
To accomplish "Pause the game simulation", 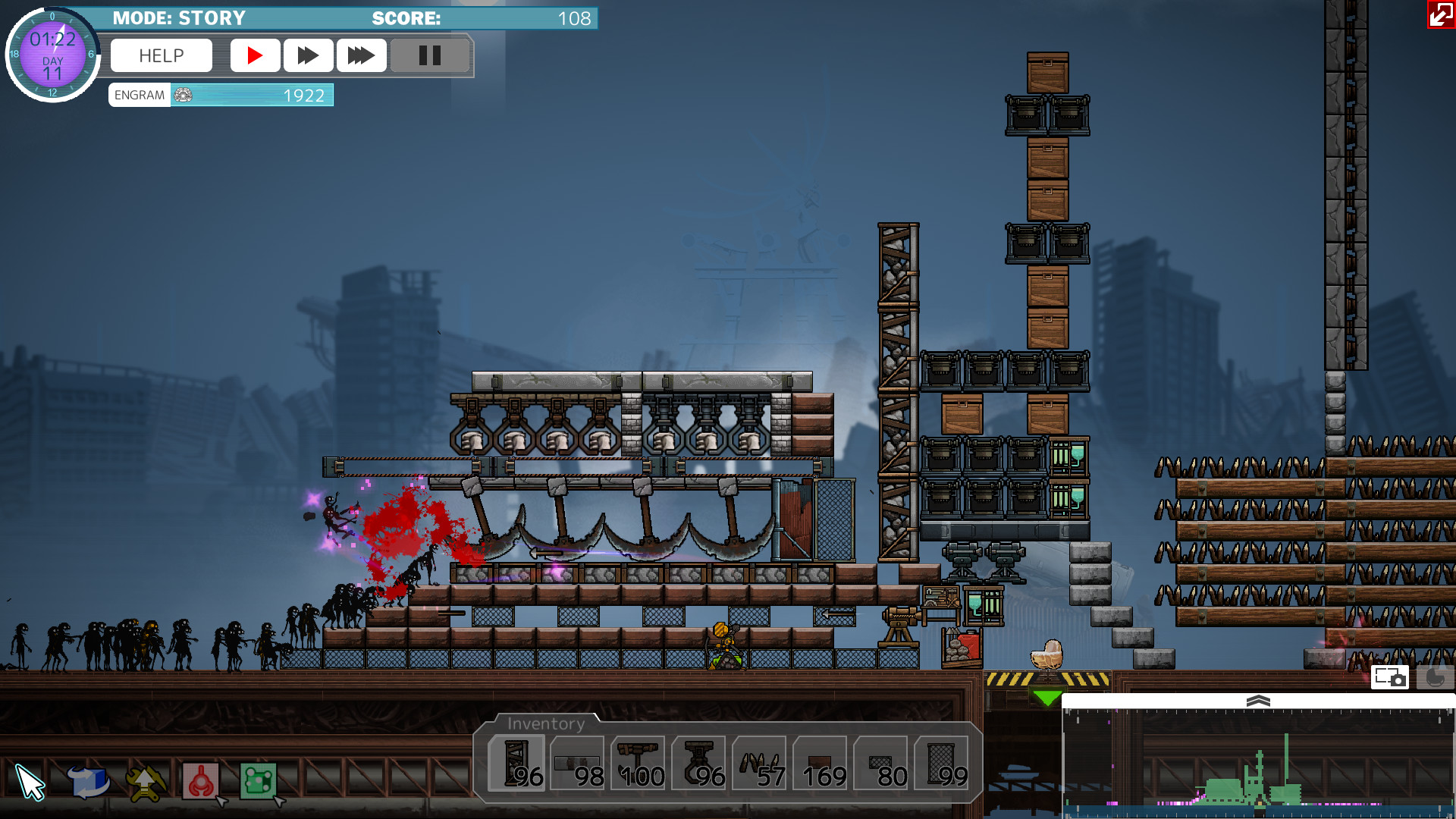I will pos(430,55).
